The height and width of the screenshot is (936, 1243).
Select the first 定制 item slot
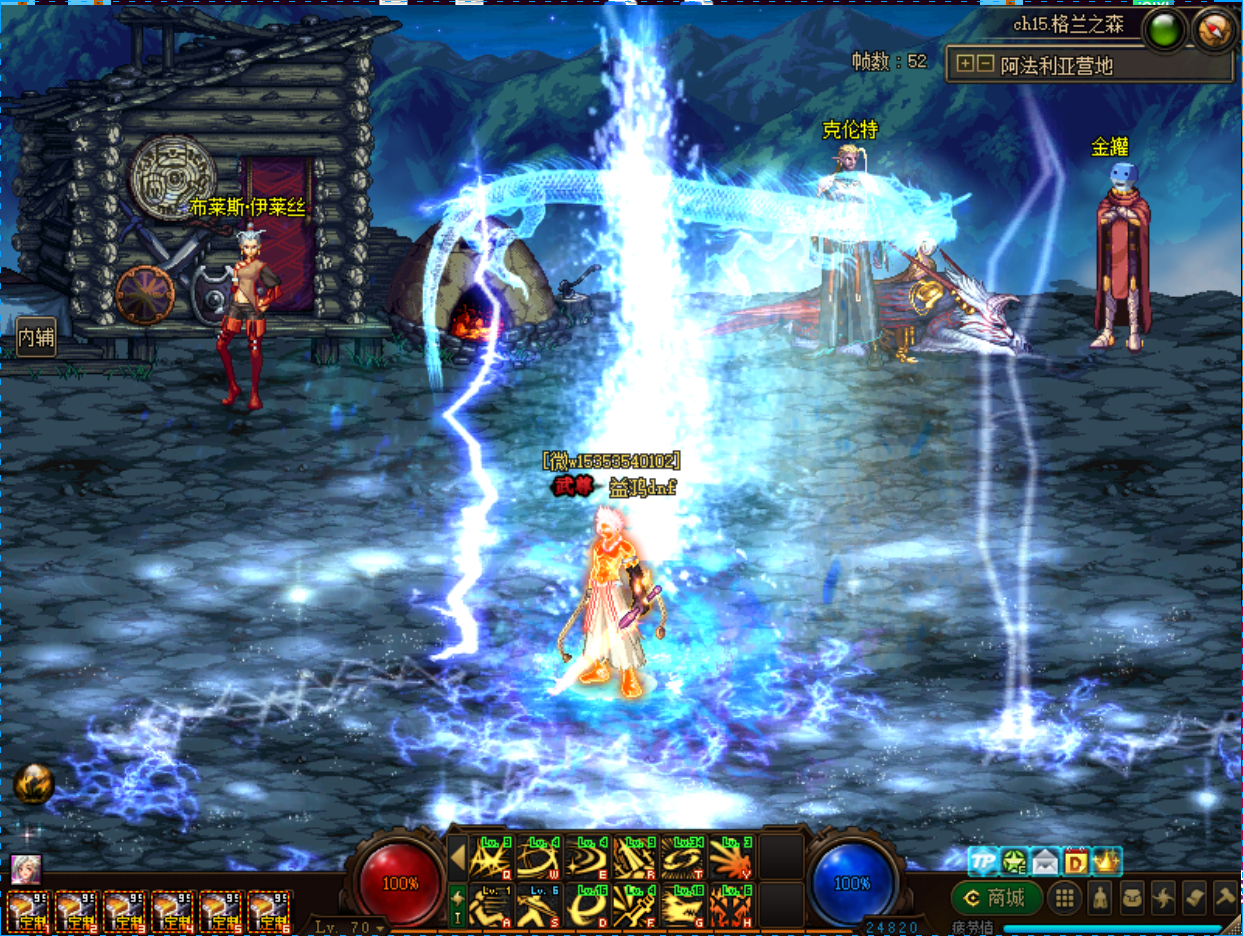point(28,912)
